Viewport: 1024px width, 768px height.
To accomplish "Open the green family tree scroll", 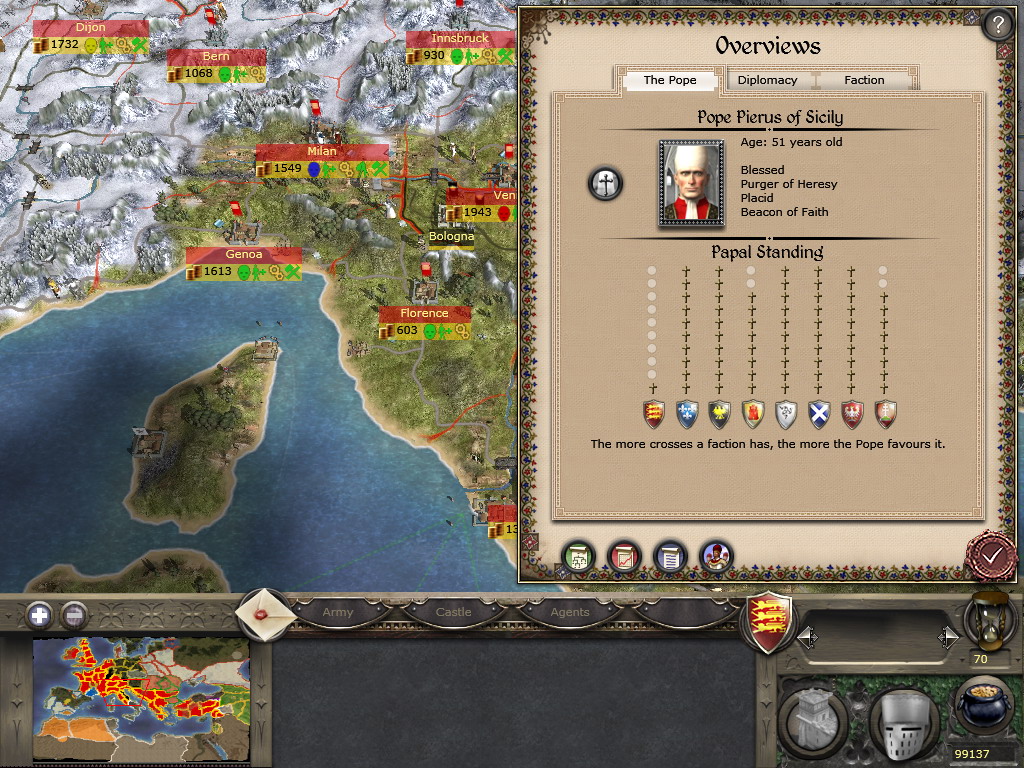I will coord(578,556).
